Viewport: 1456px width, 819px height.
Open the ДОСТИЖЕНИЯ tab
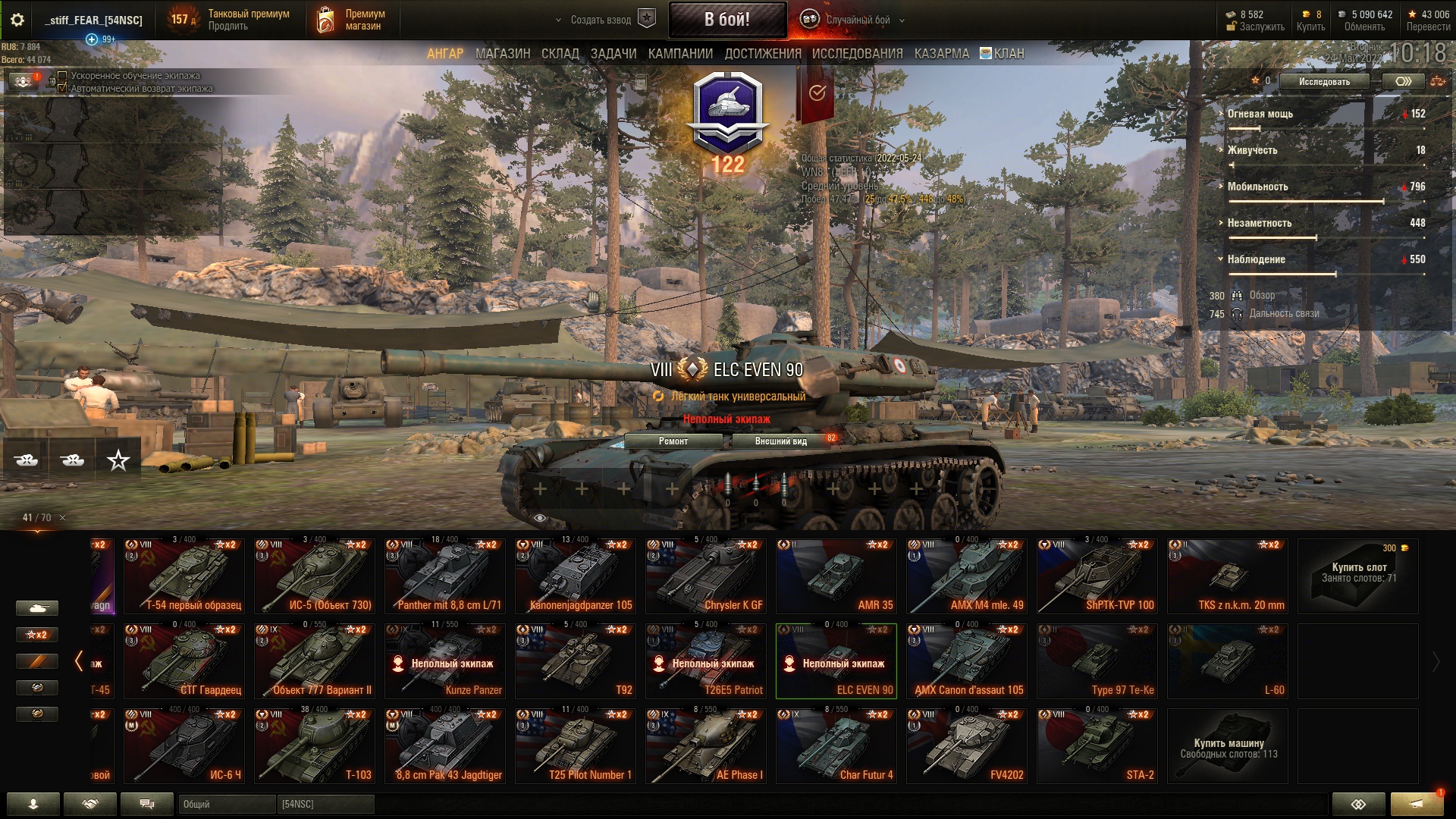[x=762, y=54]
